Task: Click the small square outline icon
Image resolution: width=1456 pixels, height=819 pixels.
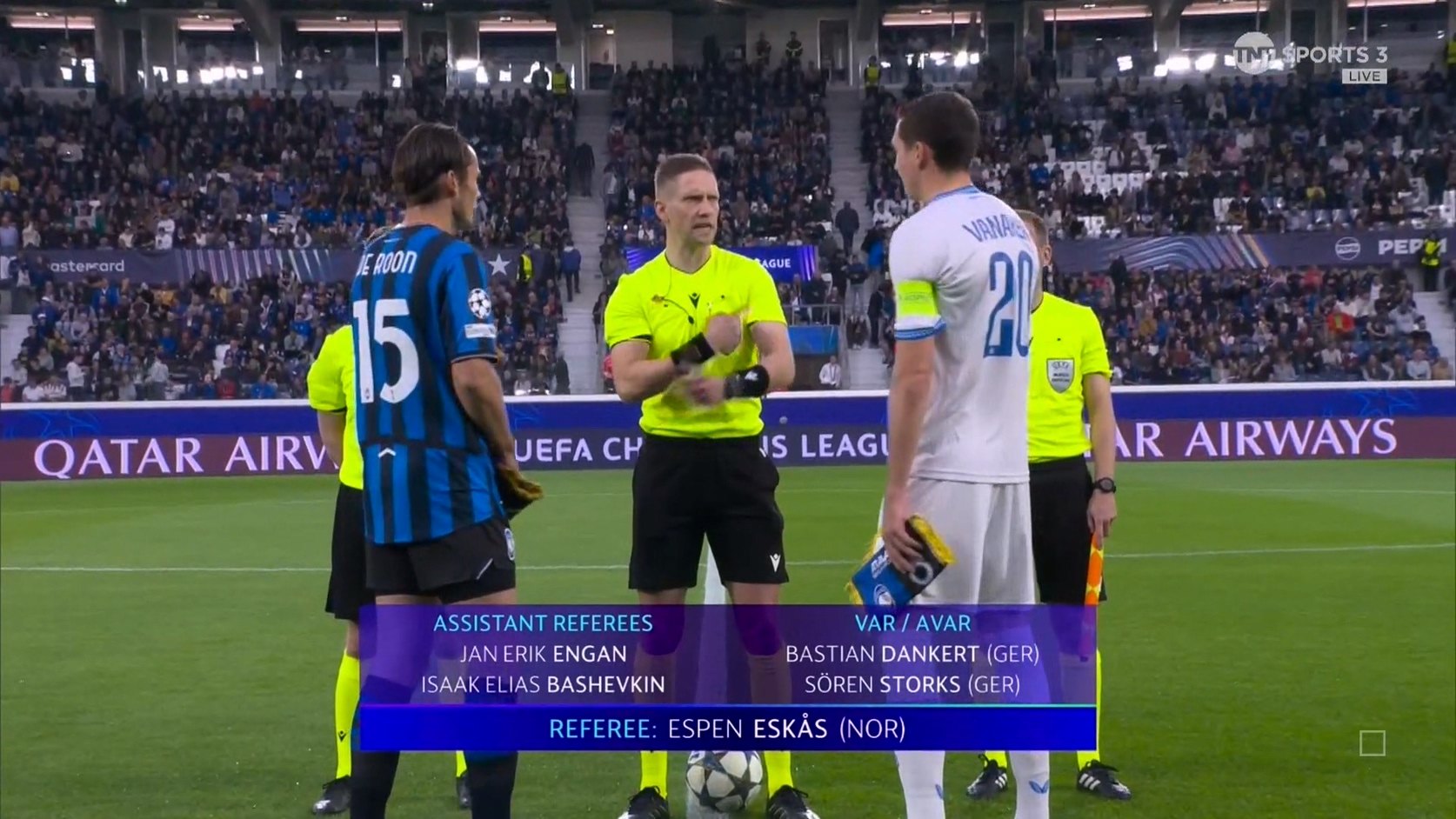Action: 1372,743
